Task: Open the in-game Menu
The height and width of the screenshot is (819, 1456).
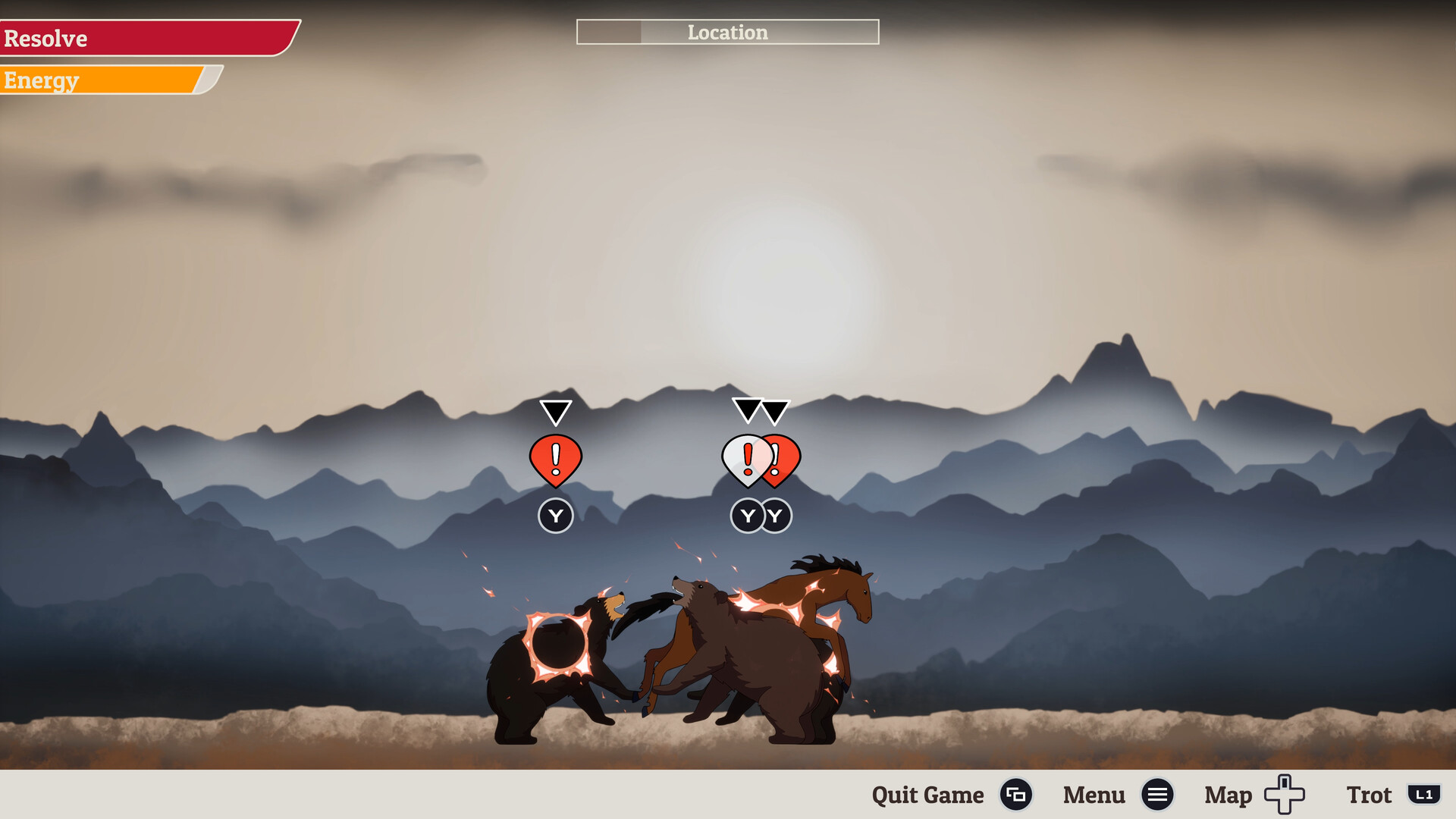Action: coord(1094,795)
